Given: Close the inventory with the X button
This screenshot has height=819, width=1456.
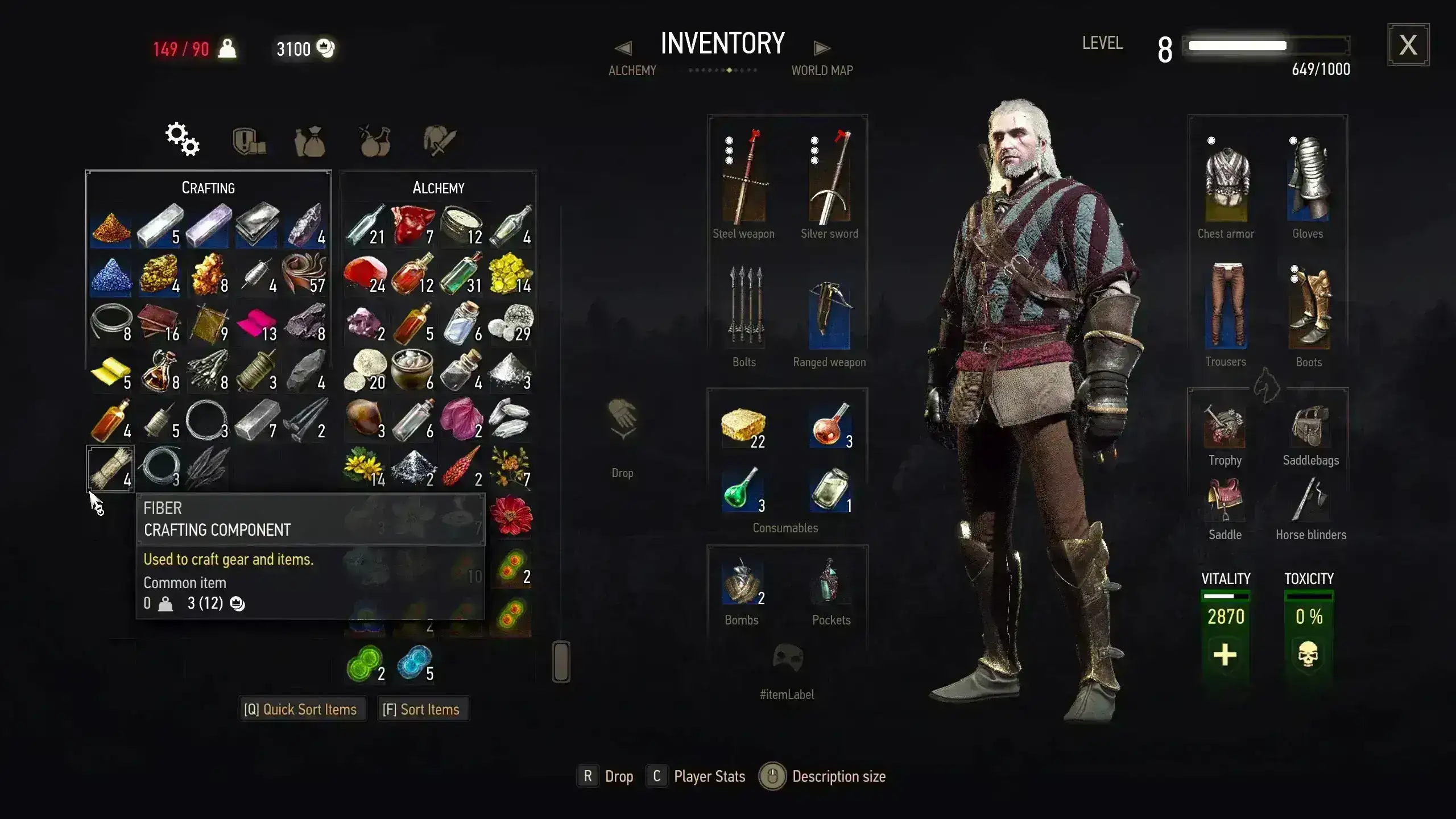Looking at the screenshot, I should (x=1408, y=45).
